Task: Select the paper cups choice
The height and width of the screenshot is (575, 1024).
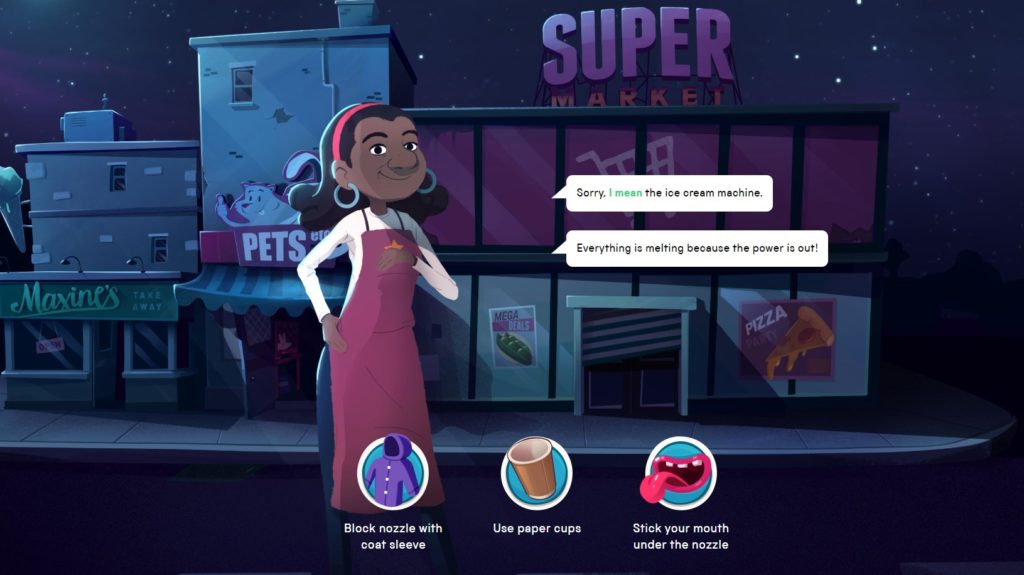Action: 536,473
